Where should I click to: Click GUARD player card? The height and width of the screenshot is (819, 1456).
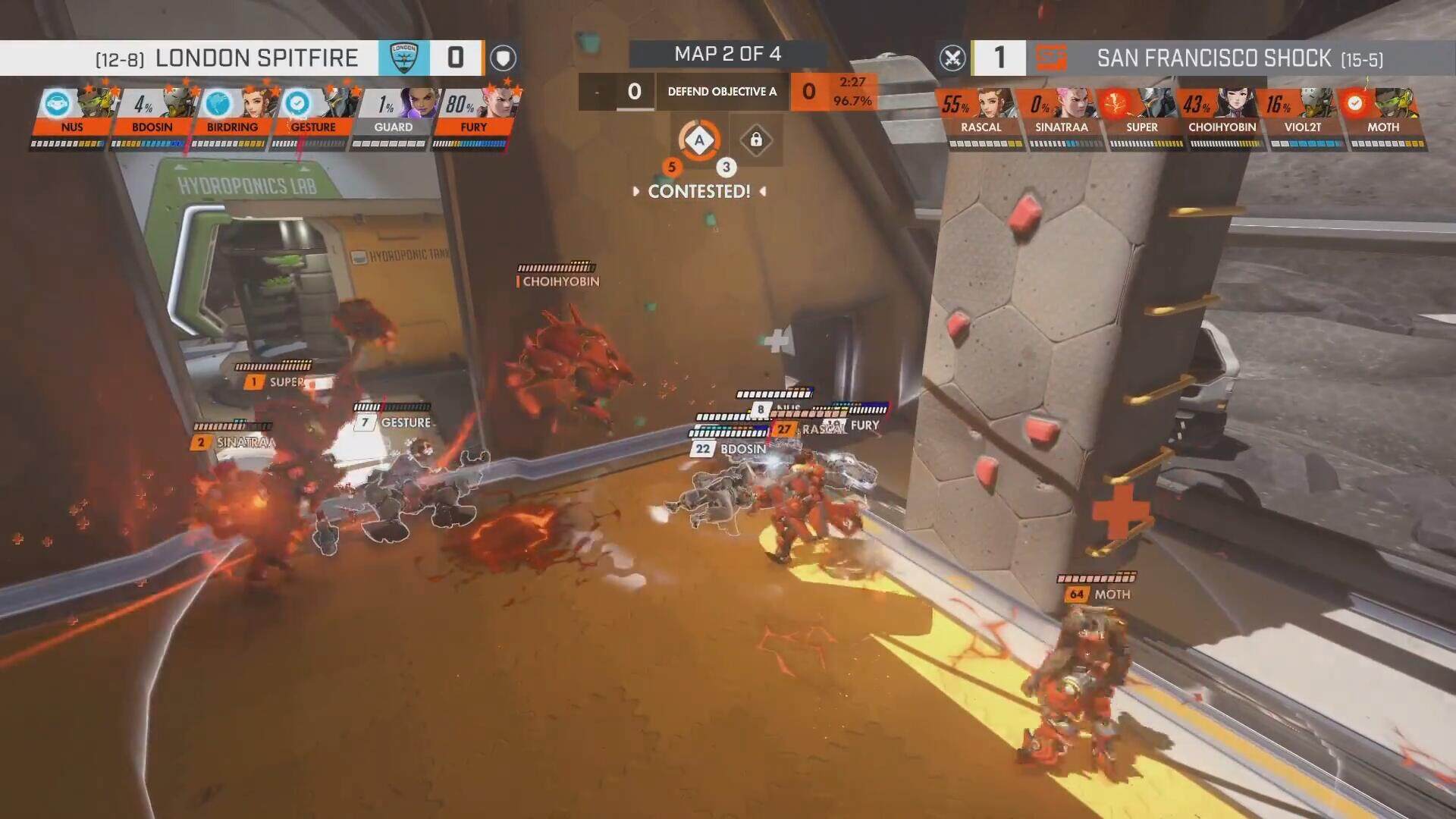394,114
